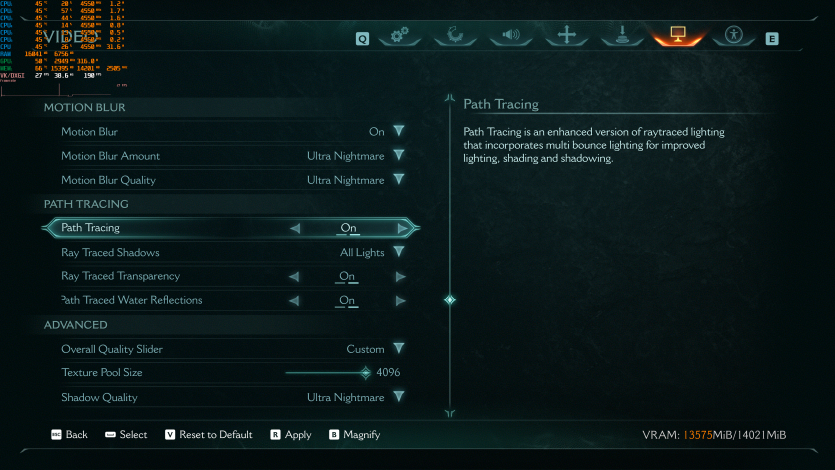This screenshot has width=835, height=470.
Task: Click left arrow on Path Traced Water Reflections
Action: (295, 300)
